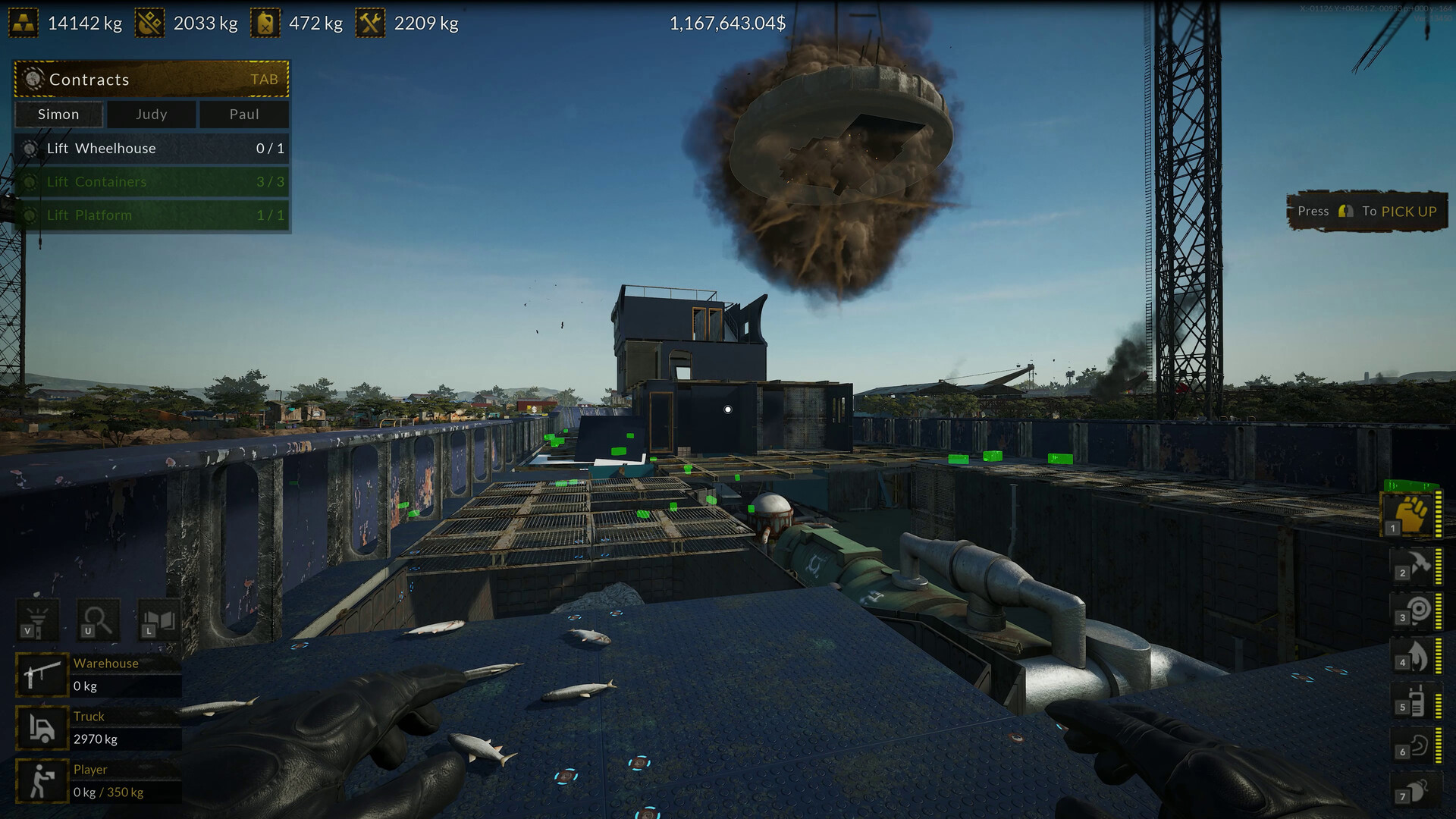Toggle the flashlight icon
Image resolution: width=1456 pixels, height=819 pixels.
pos(37,619)
